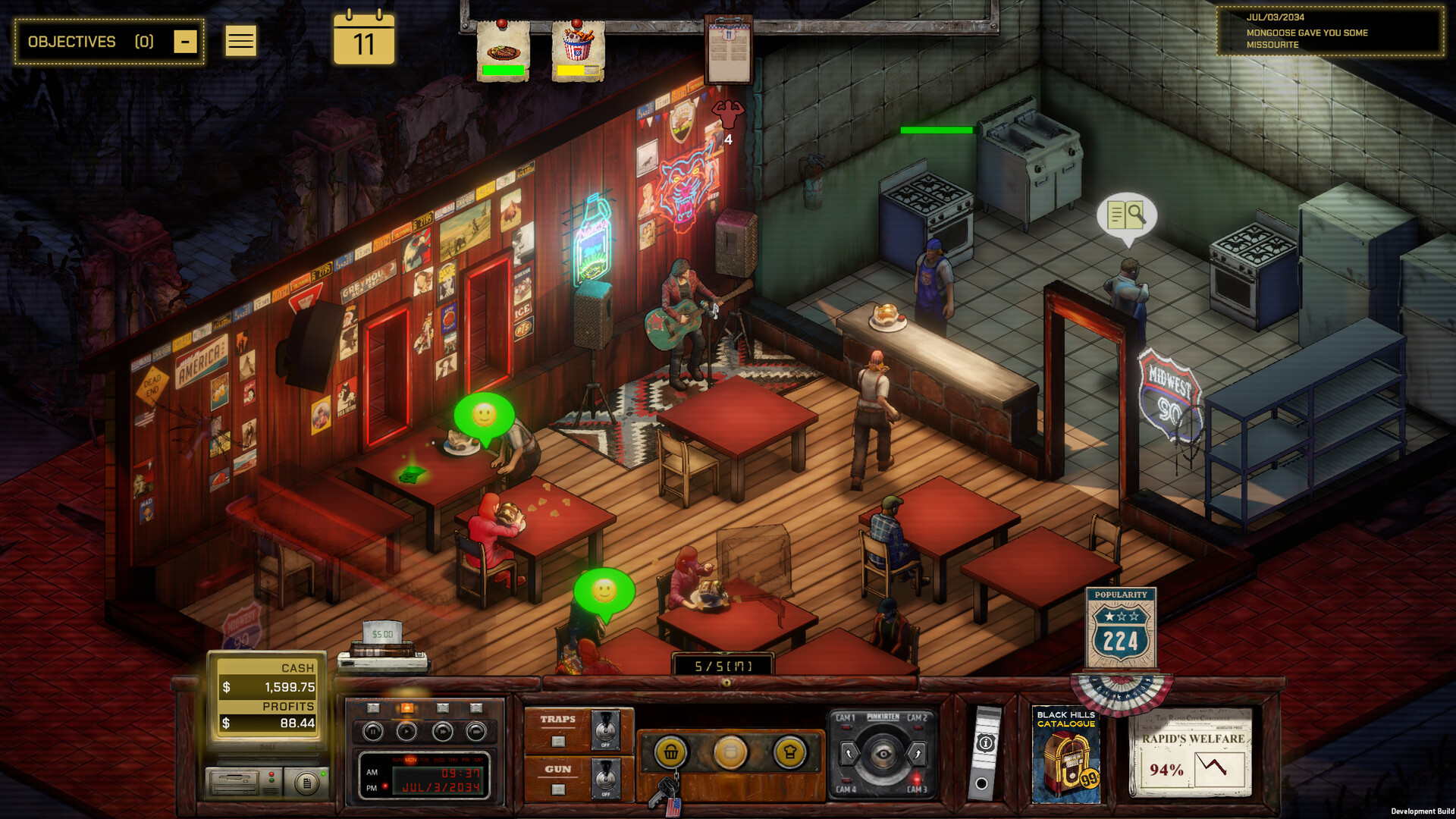The width and height of the screenshot is (1456, 819).
Task: Set game speed to fast forward
Action: (442, 732)
